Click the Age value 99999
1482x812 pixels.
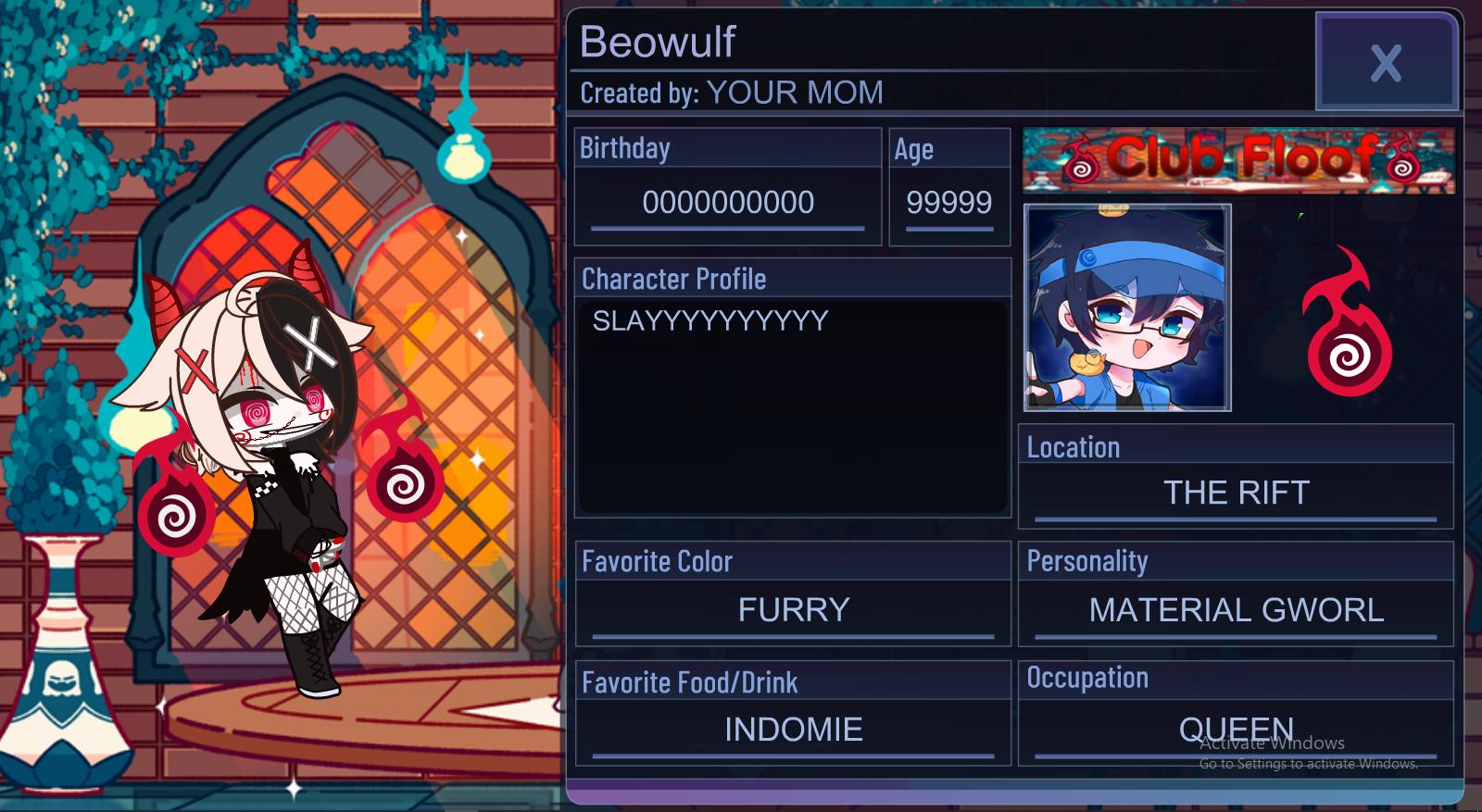951,203
